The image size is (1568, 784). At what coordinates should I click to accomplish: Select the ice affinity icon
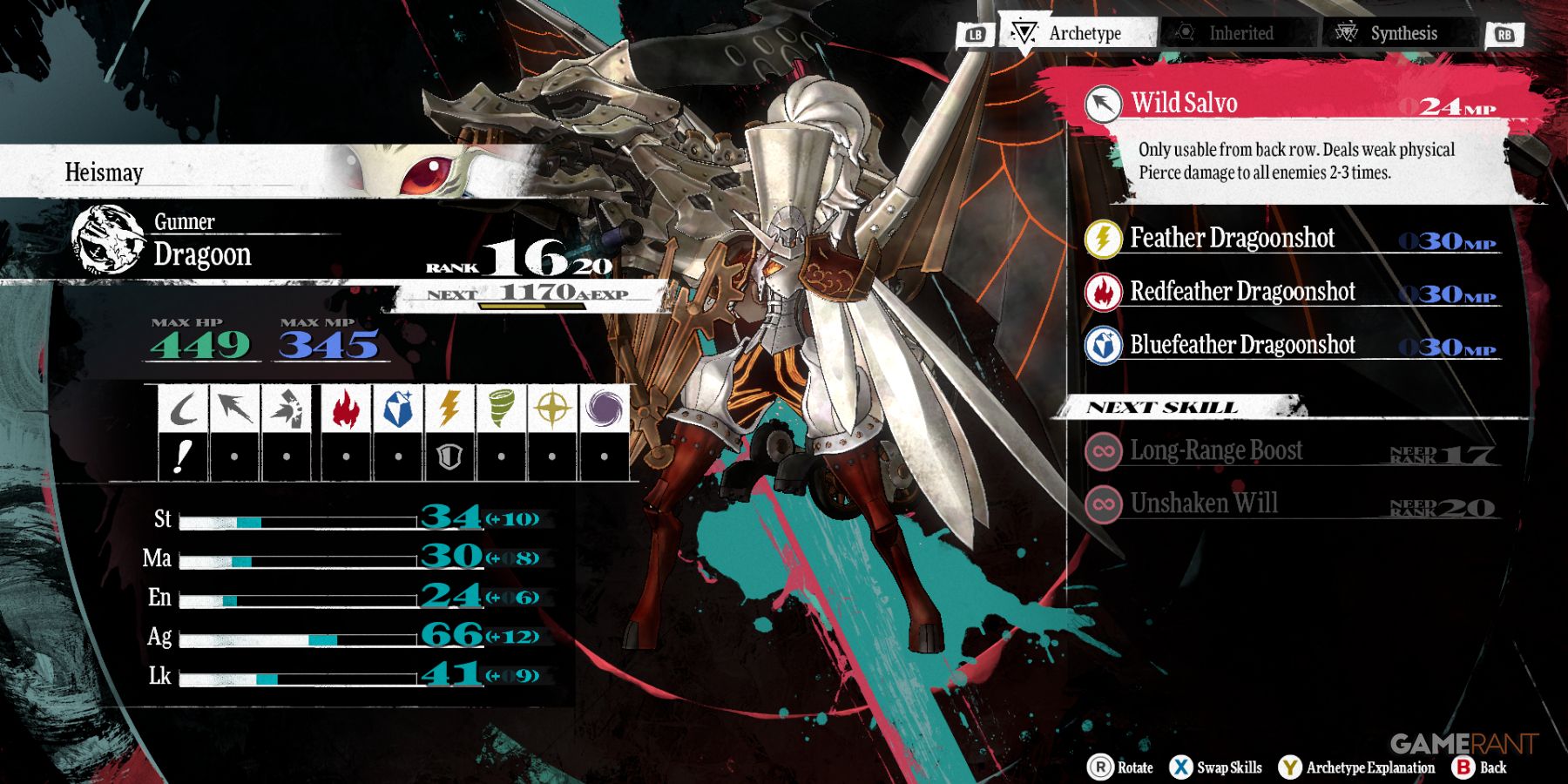(x=398, y=408)
